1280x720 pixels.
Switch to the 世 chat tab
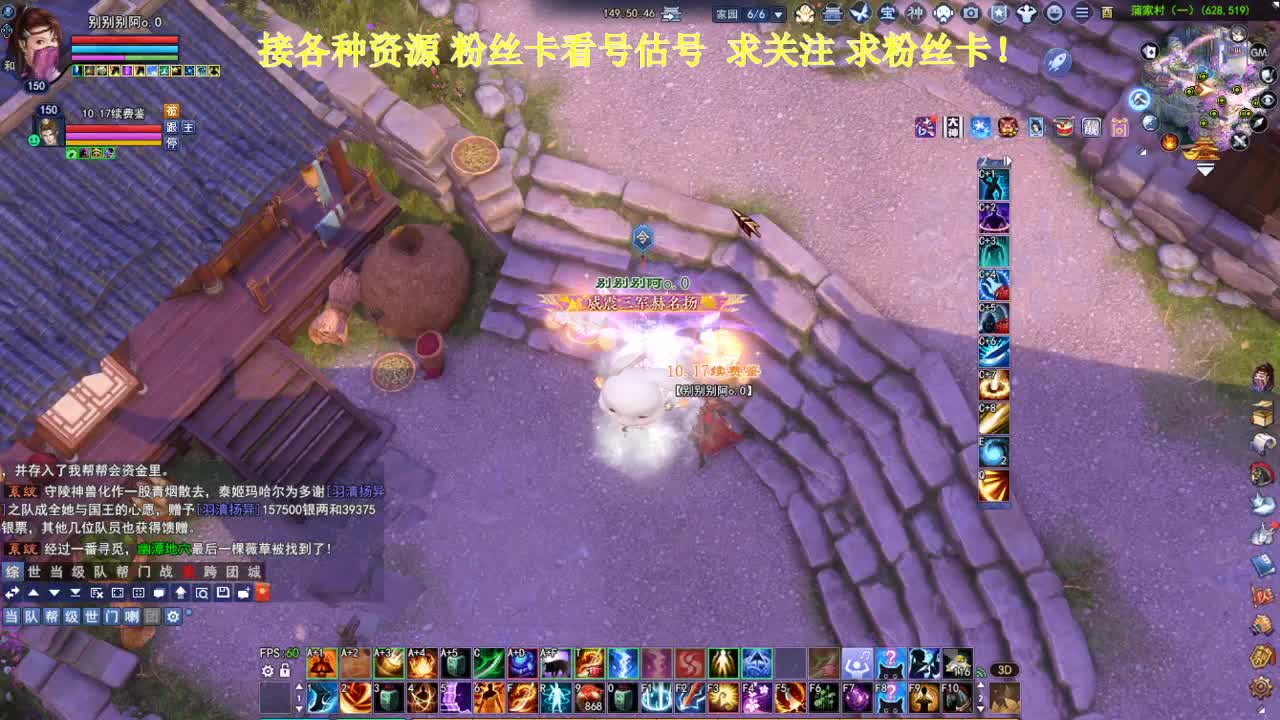(x=34, y=571)
